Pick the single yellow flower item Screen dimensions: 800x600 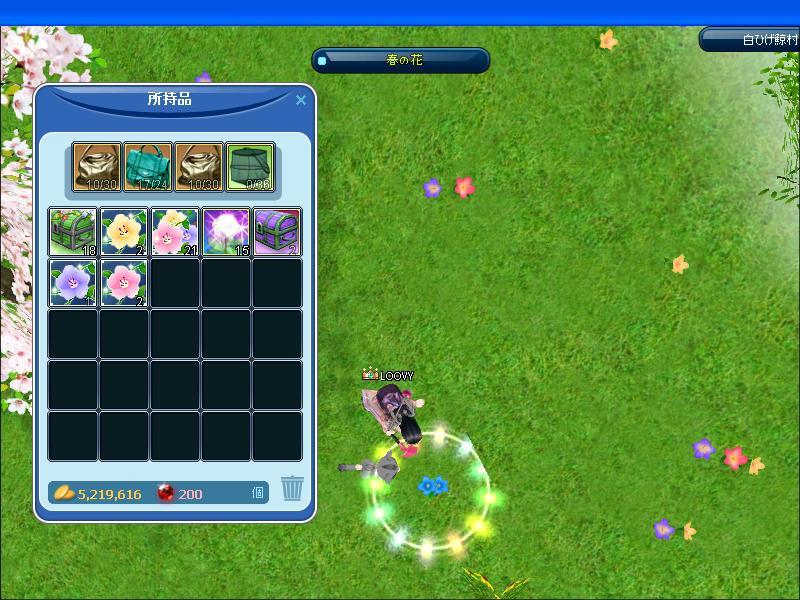click(x=124, y=232)
